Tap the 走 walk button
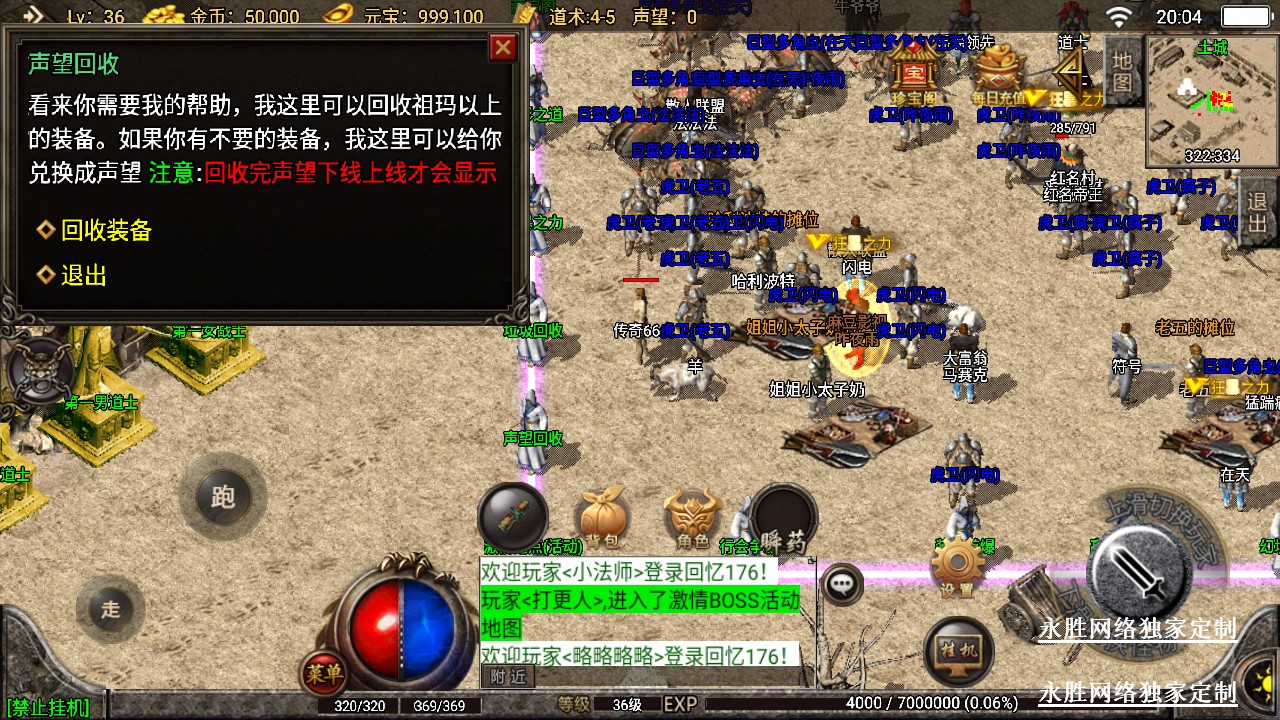The image size is (1280, 720). (x=110, y=609)
